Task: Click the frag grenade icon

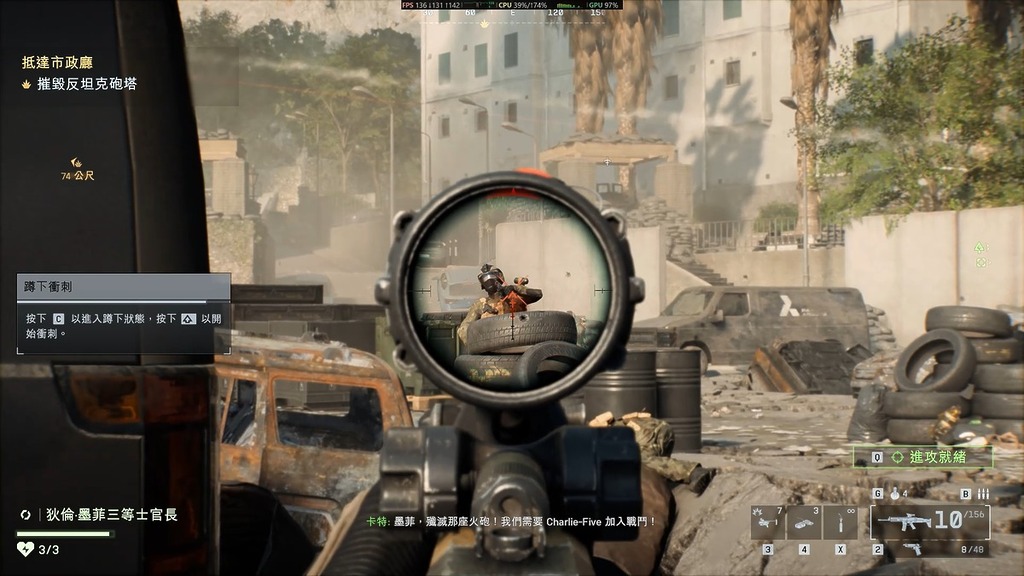Action: coord(892,494)
